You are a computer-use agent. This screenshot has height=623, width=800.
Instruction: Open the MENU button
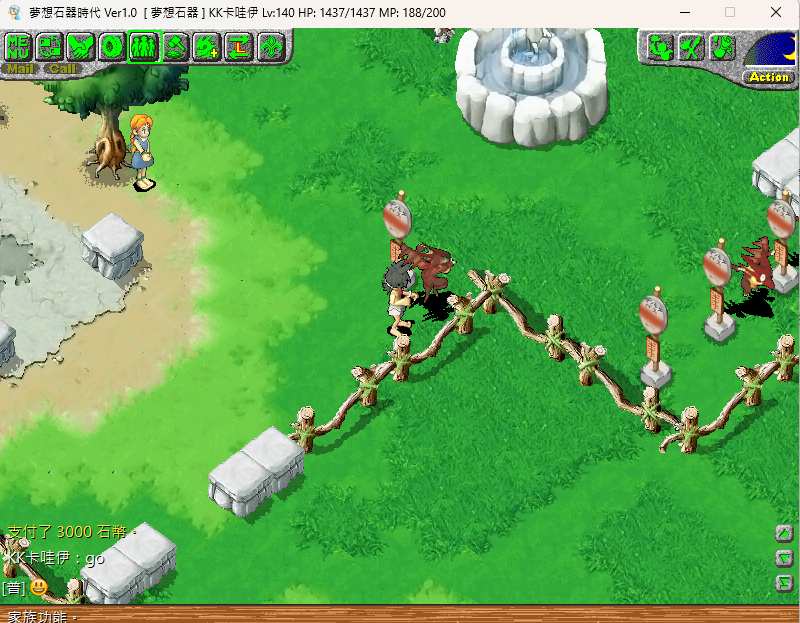coord(19,46)
